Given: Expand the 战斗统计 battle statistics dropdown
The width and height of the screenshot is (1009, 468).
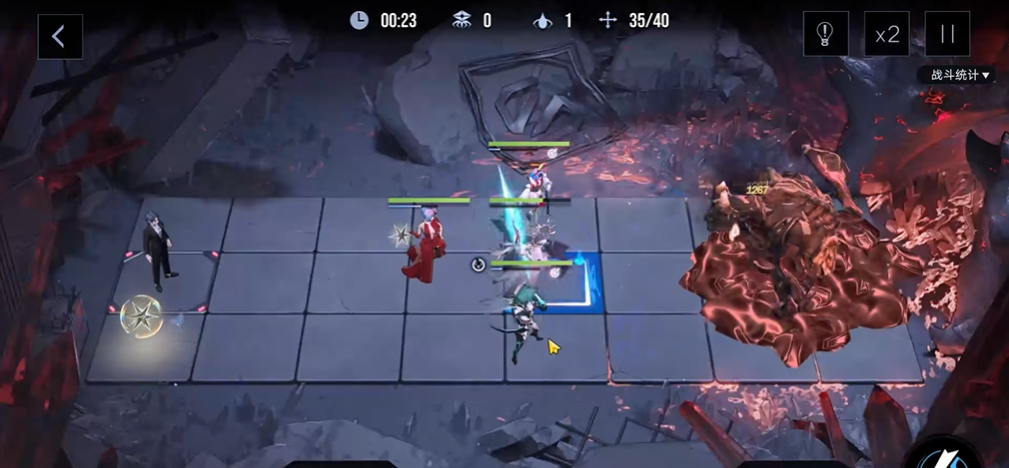Looking at the screenshot, I should coord(960,75).
